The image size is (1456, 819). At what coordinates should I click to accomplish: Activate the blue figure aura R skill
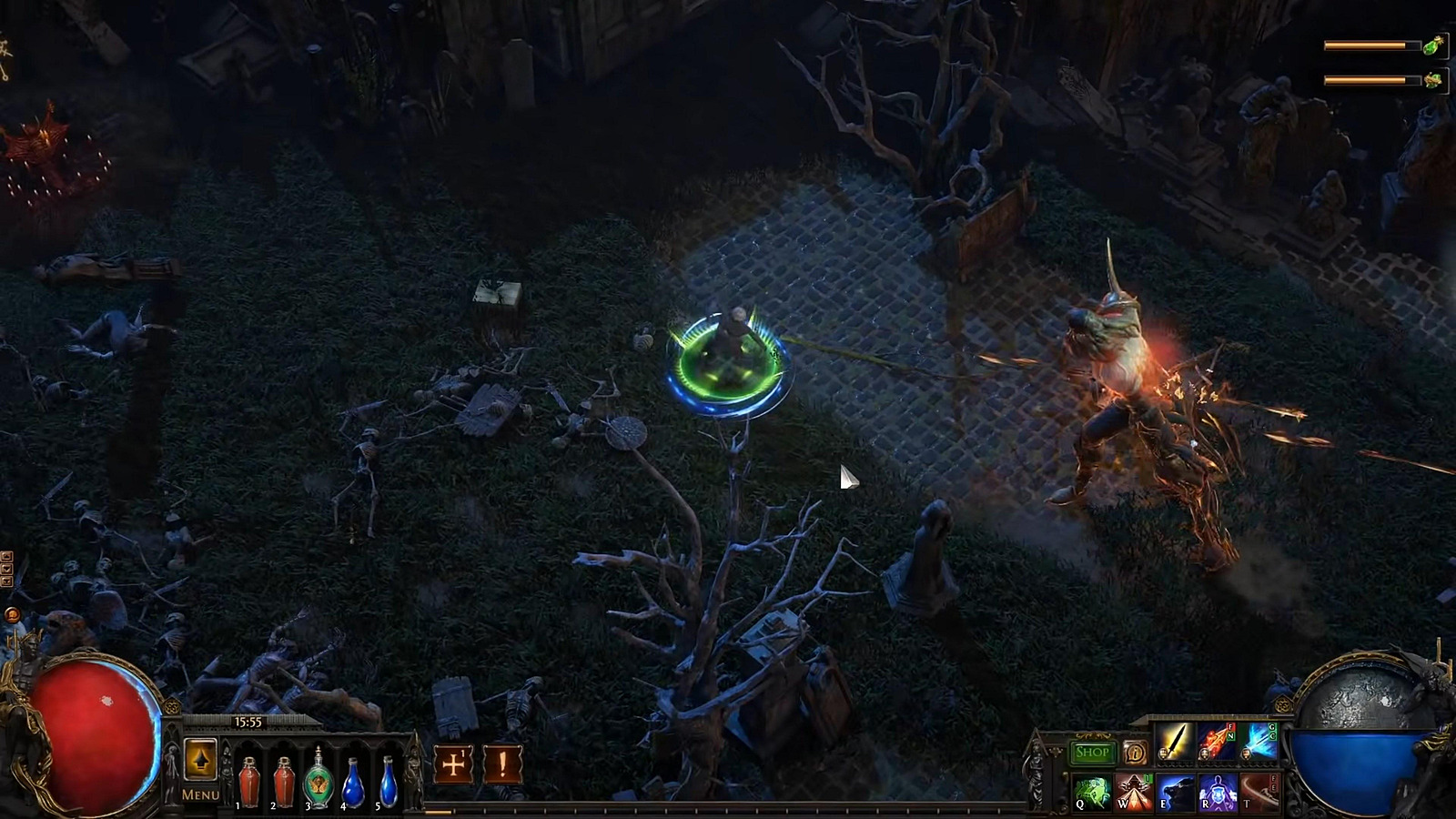point(1218,792)
